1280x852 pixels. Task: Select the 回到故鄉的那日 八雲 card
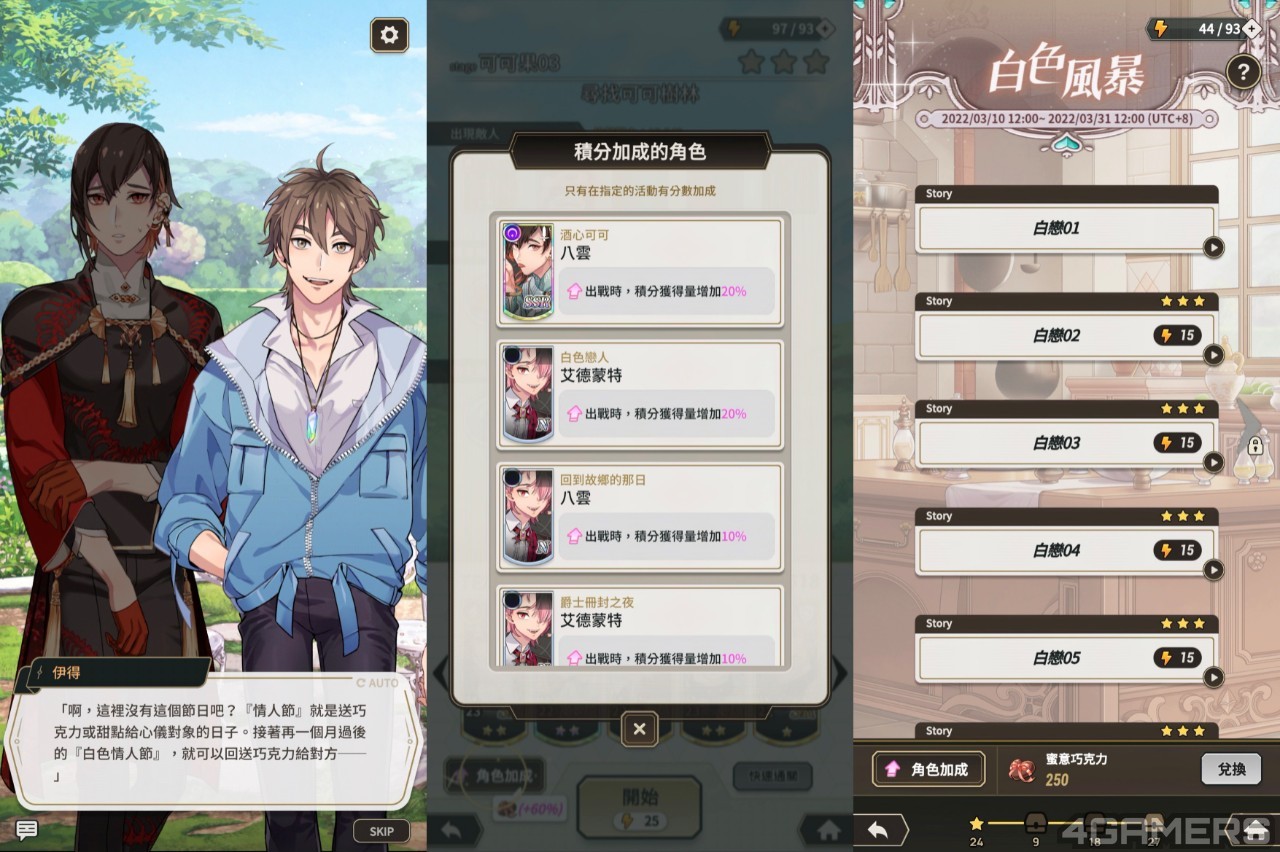[639, 516]
